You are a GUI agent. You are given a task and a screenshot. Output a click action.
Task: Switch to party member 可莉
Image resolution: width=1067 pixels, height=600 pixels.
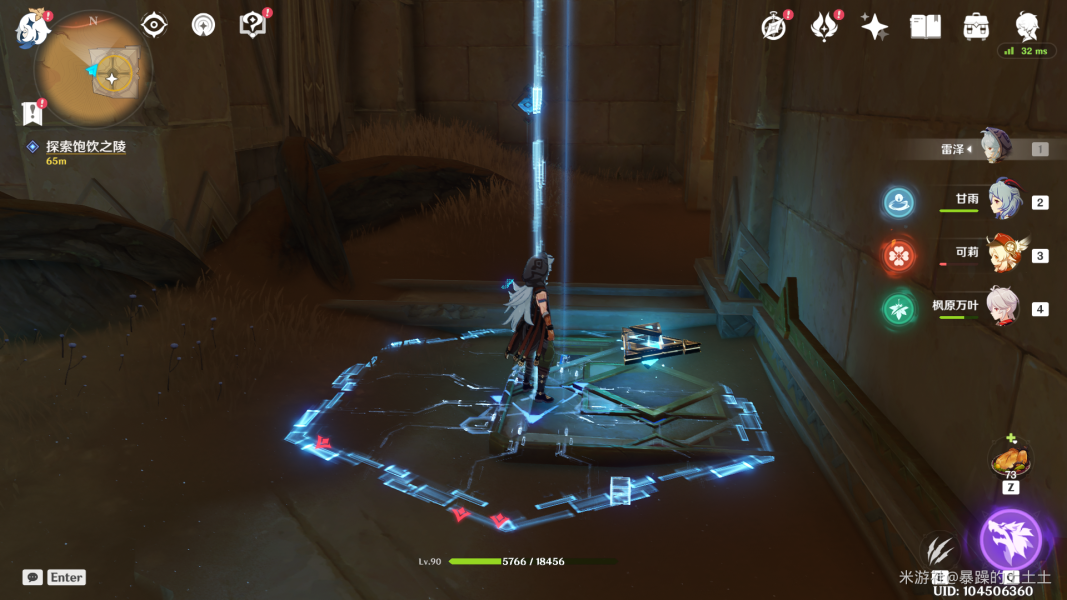1002,255
